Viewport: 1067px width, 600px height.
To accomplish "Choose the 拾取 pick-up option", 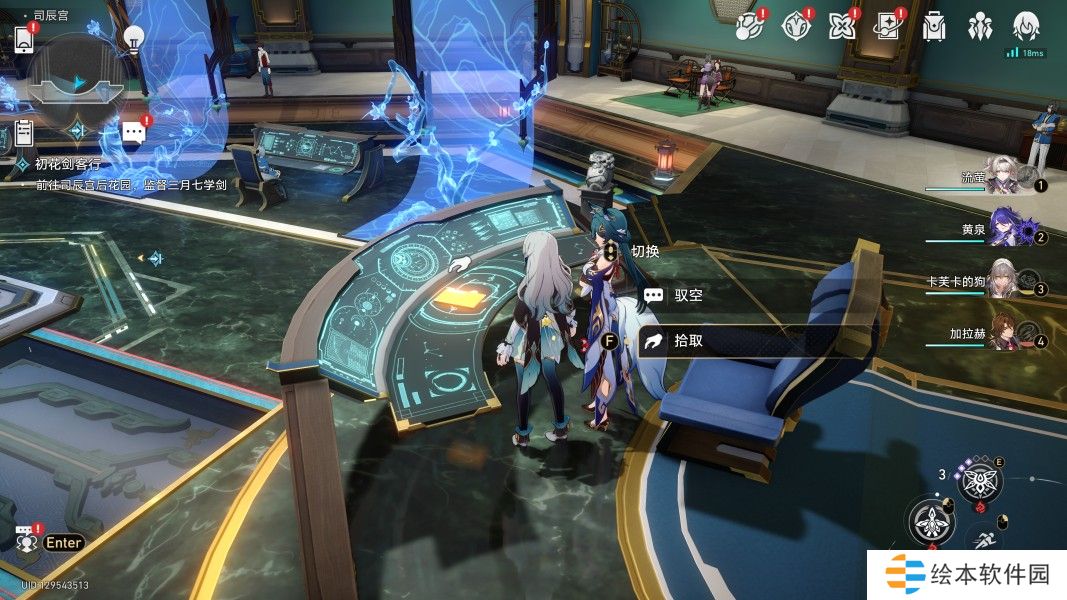I will tap(688, 340).
